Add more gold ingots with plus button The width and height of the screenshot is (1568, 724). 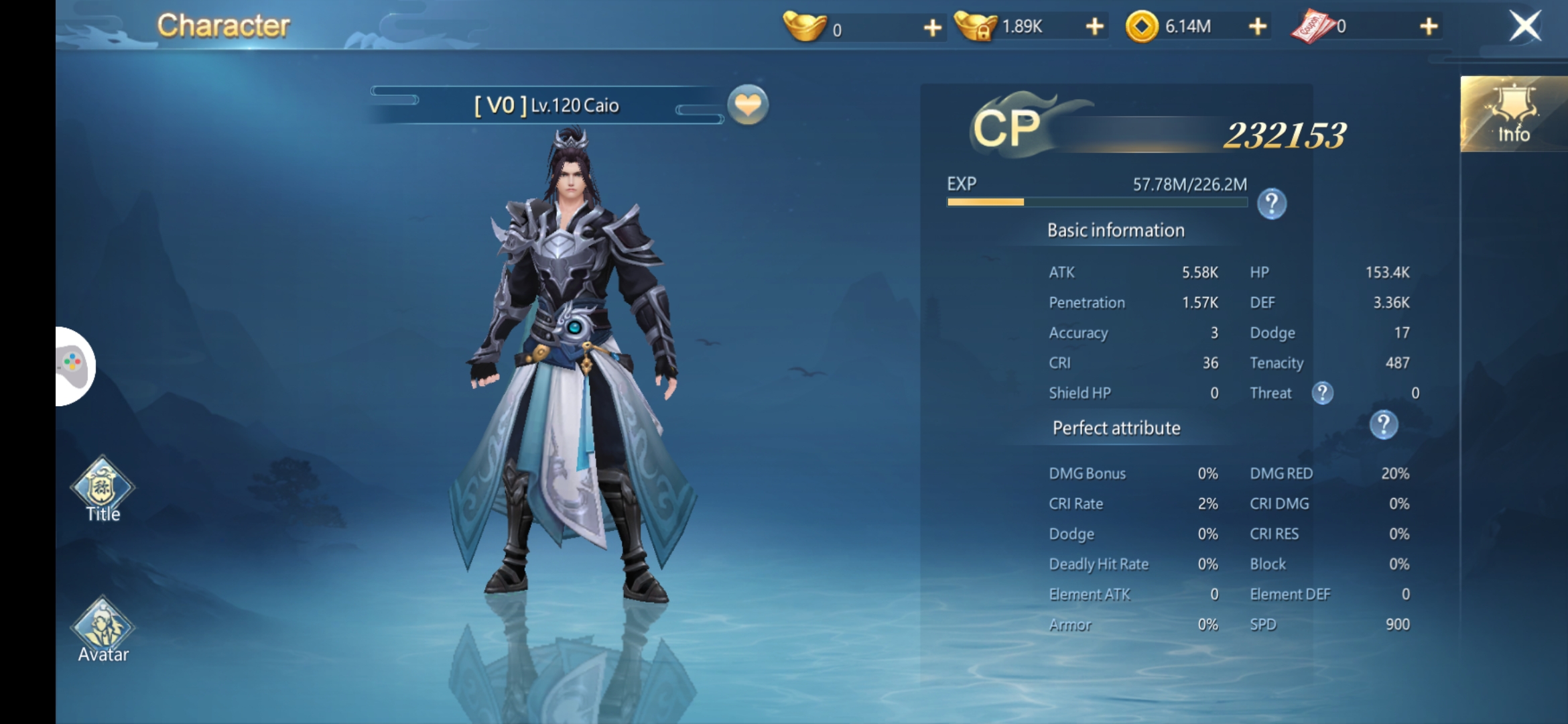coord(932,27)
